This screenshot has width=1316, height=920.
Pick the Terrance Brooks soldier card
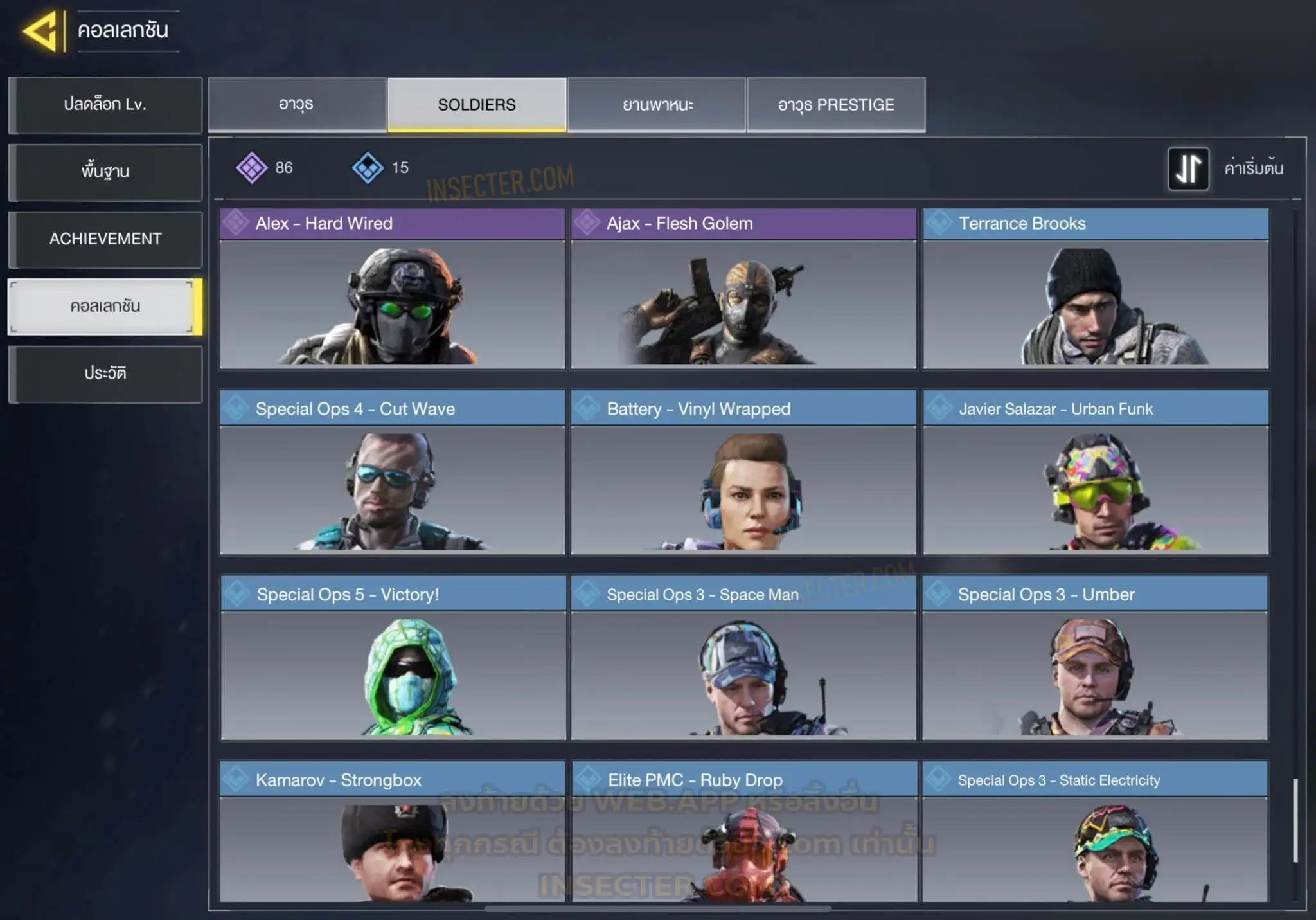coord(1096,289)
